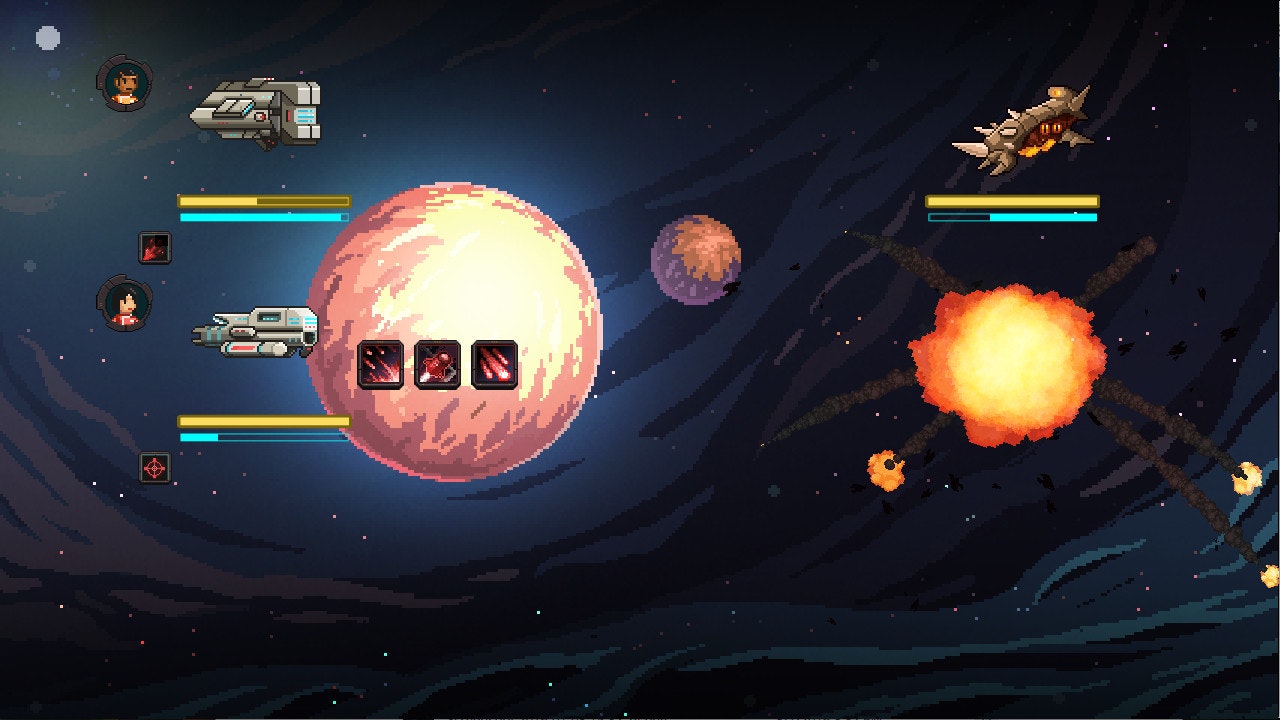Target the enemy pirate ship
Image resolution: width=1280 pixels, height=720 pixels.
[x=1025, y=130]
